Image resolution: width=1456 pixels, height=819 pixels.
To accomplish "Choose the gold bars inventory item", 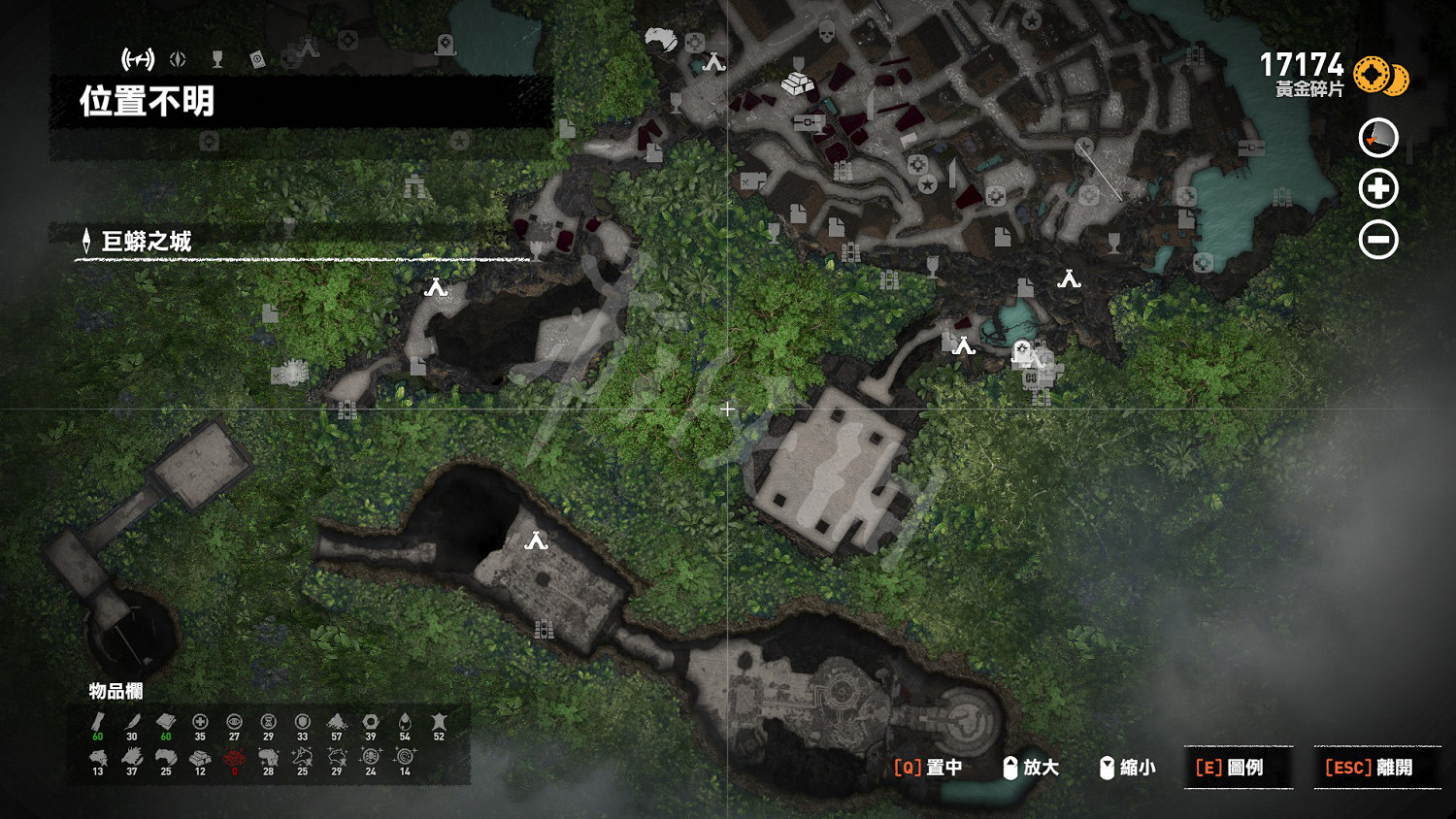I will tap(200, 757).
